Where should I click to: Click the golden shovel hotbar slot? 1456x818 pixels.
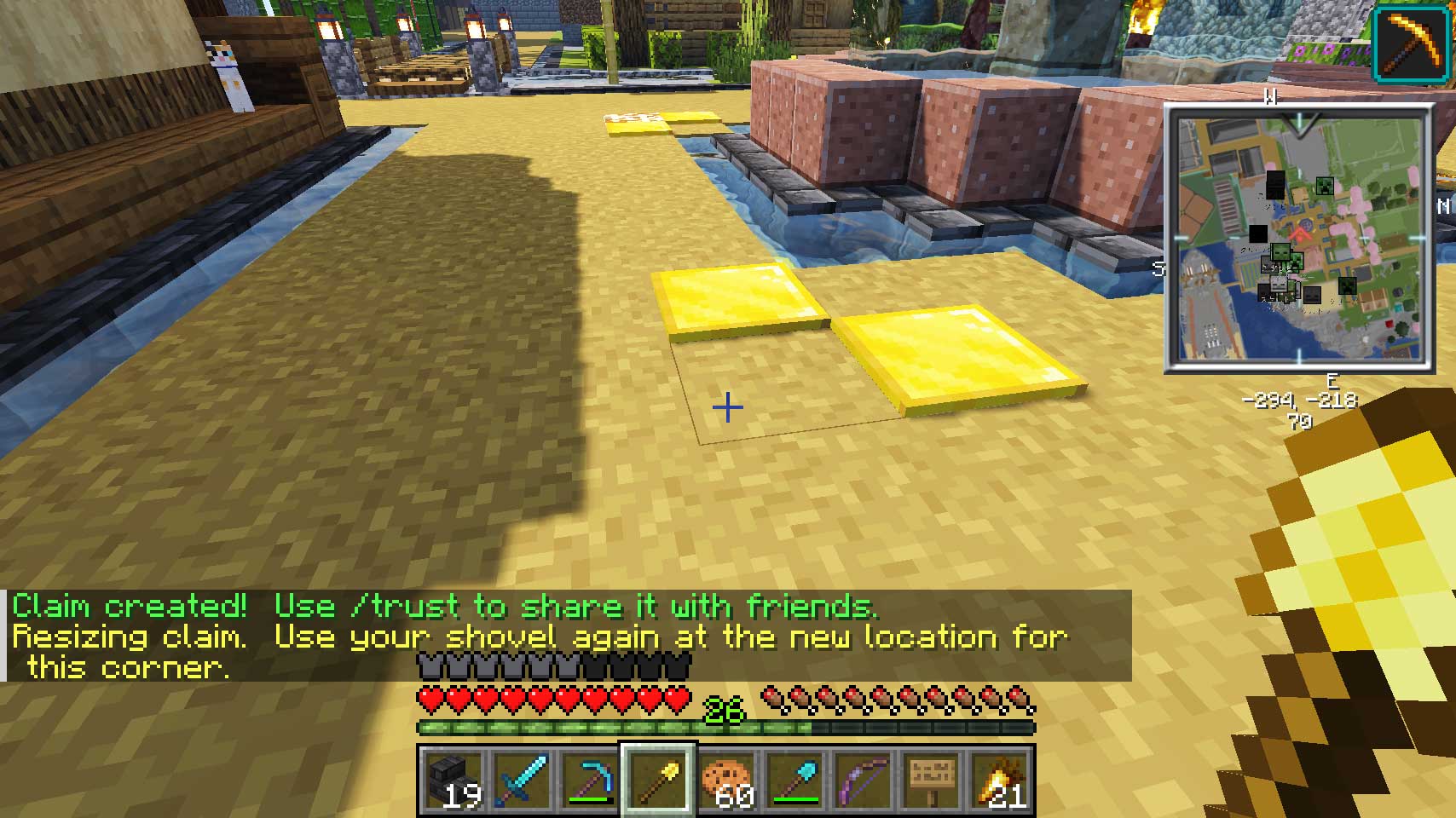[658, 781]
